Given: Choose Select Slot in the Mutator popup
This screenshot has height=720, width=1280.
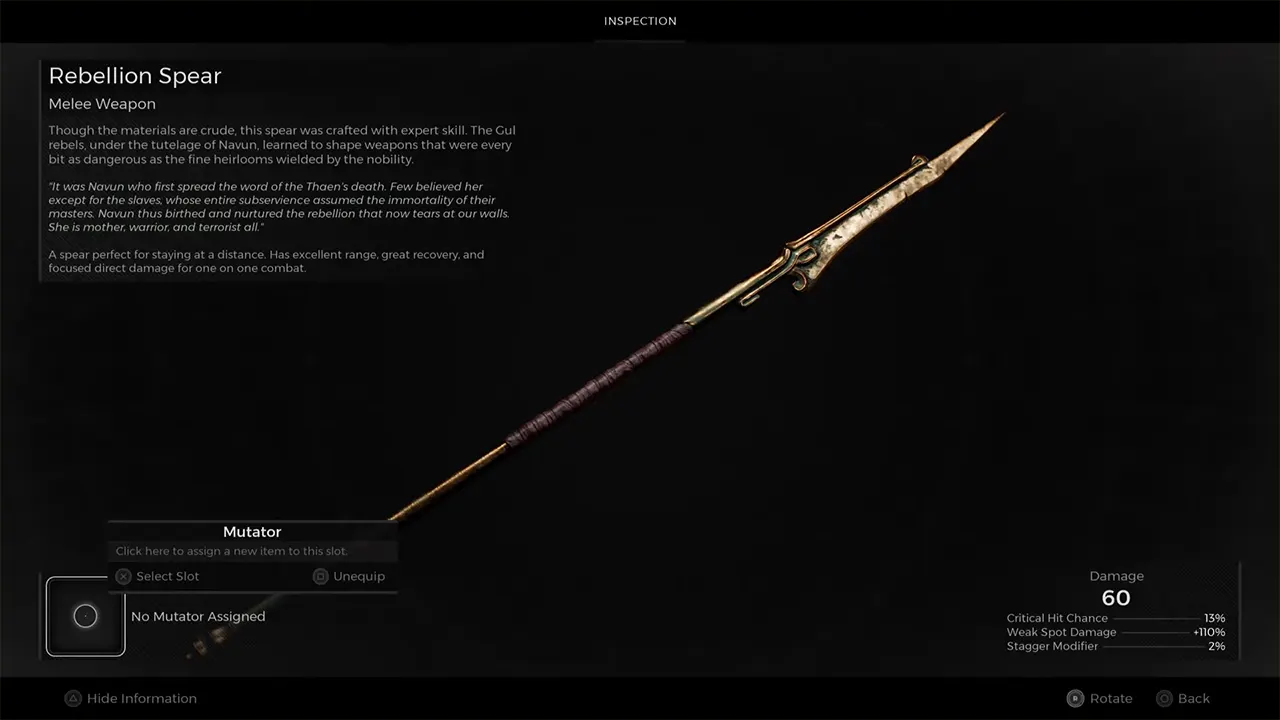Looking at the screenshot, I should point(158,576).
